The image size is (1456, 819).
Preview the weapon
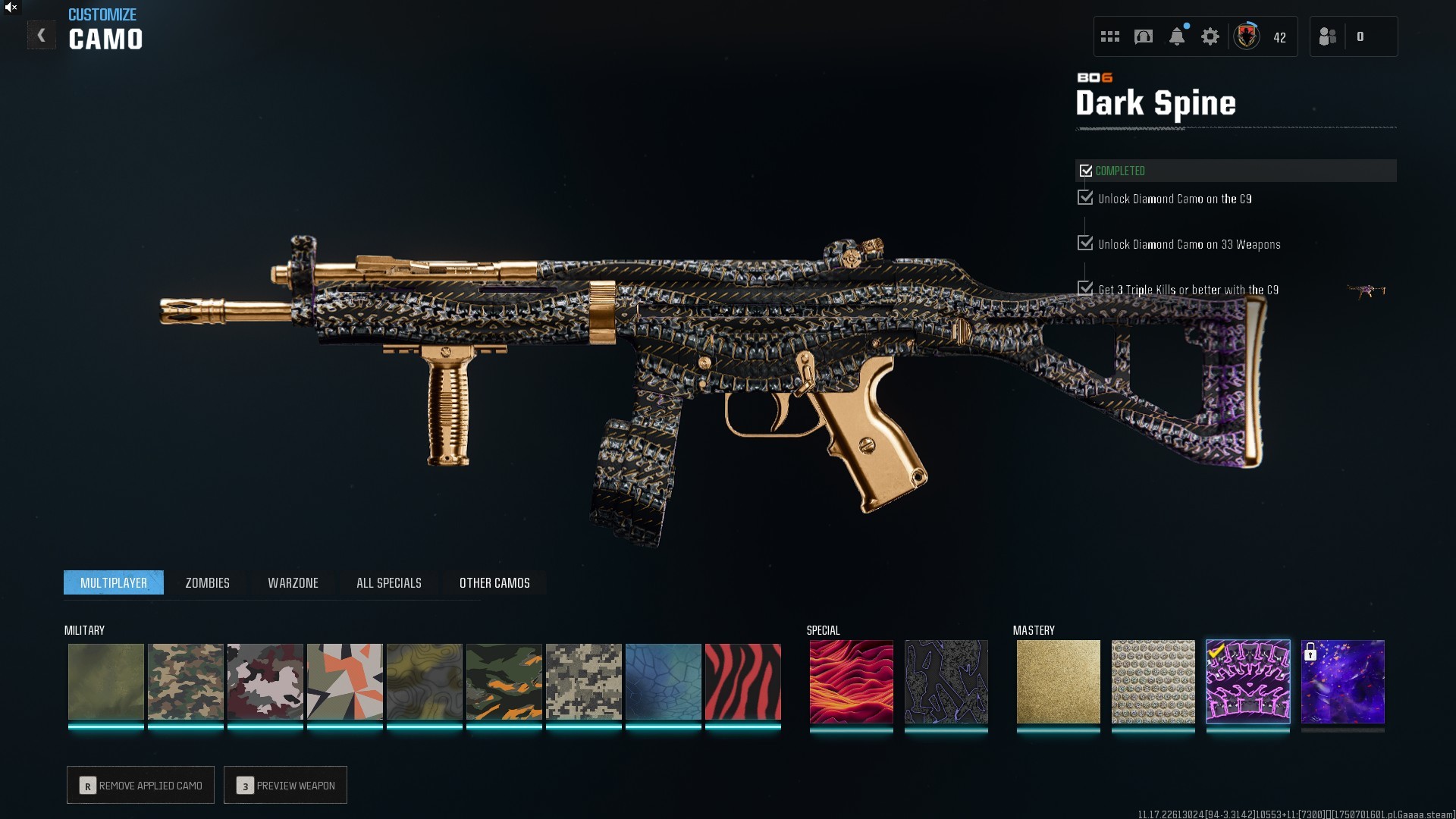click(286, 786)
